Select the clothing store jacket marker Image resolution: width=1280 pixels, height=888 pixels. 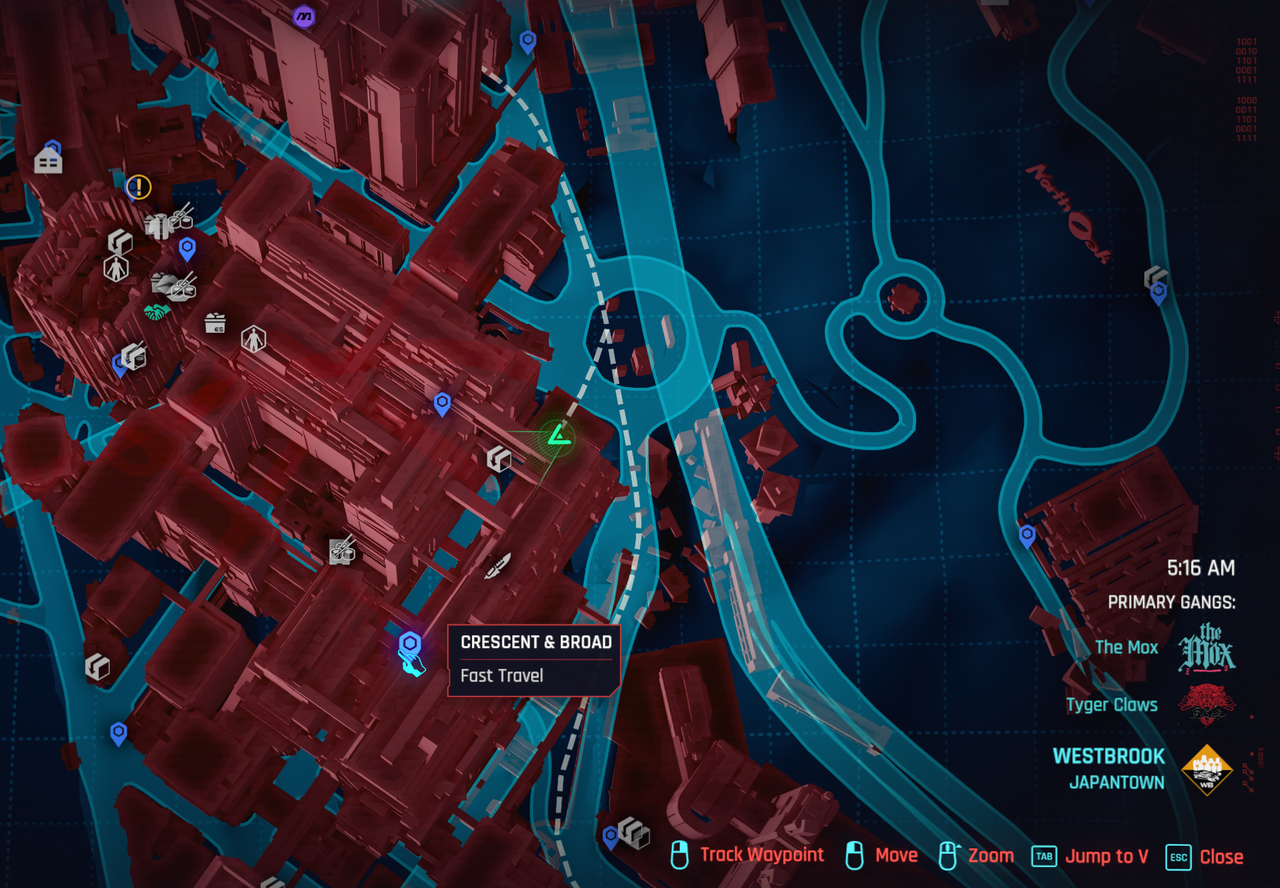click(x=156, y=227)
